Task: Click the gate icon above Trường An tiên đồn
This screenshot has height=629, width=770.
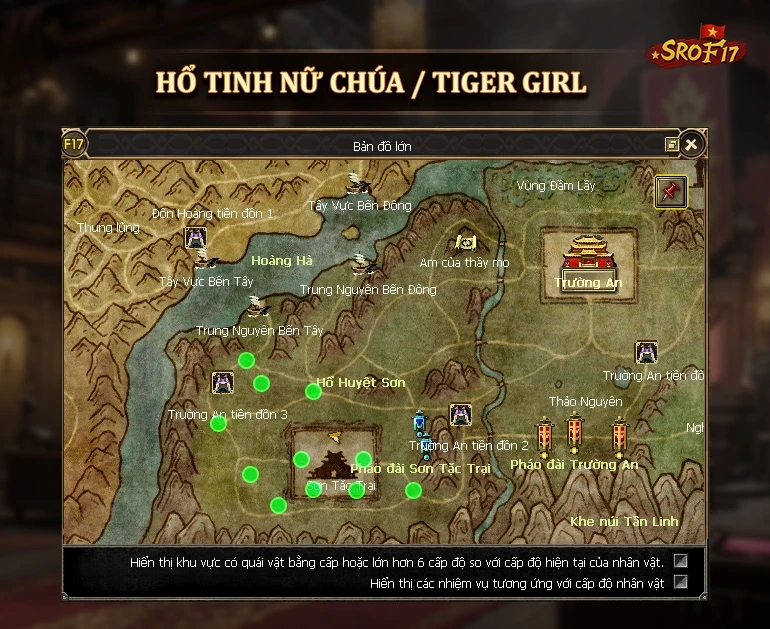Action: [x=646, y=352]
